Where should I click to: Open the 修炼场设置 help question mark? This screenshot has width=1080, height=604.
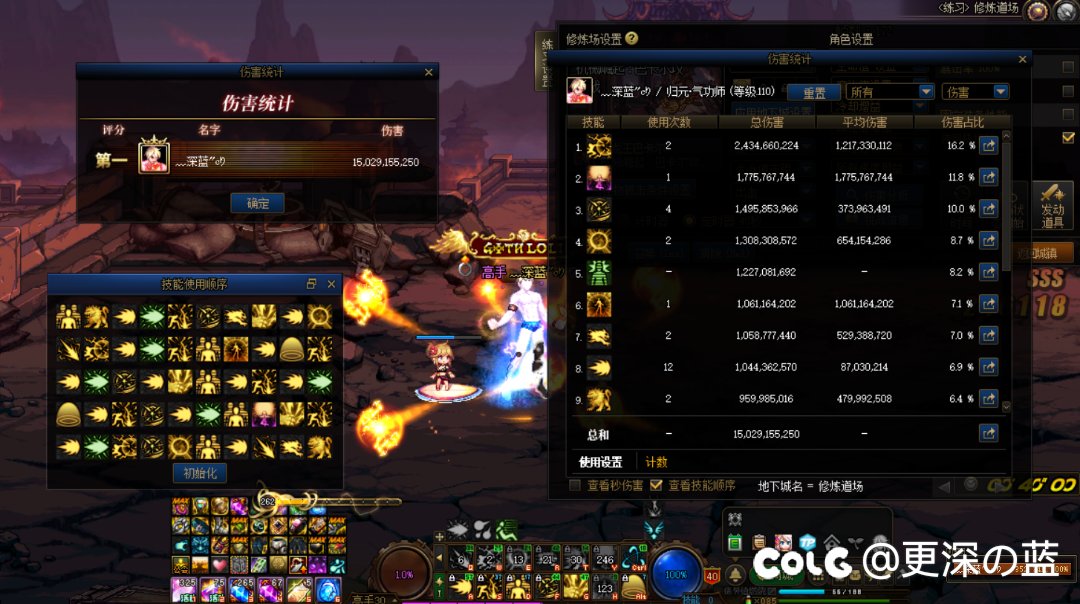[632, 39]
